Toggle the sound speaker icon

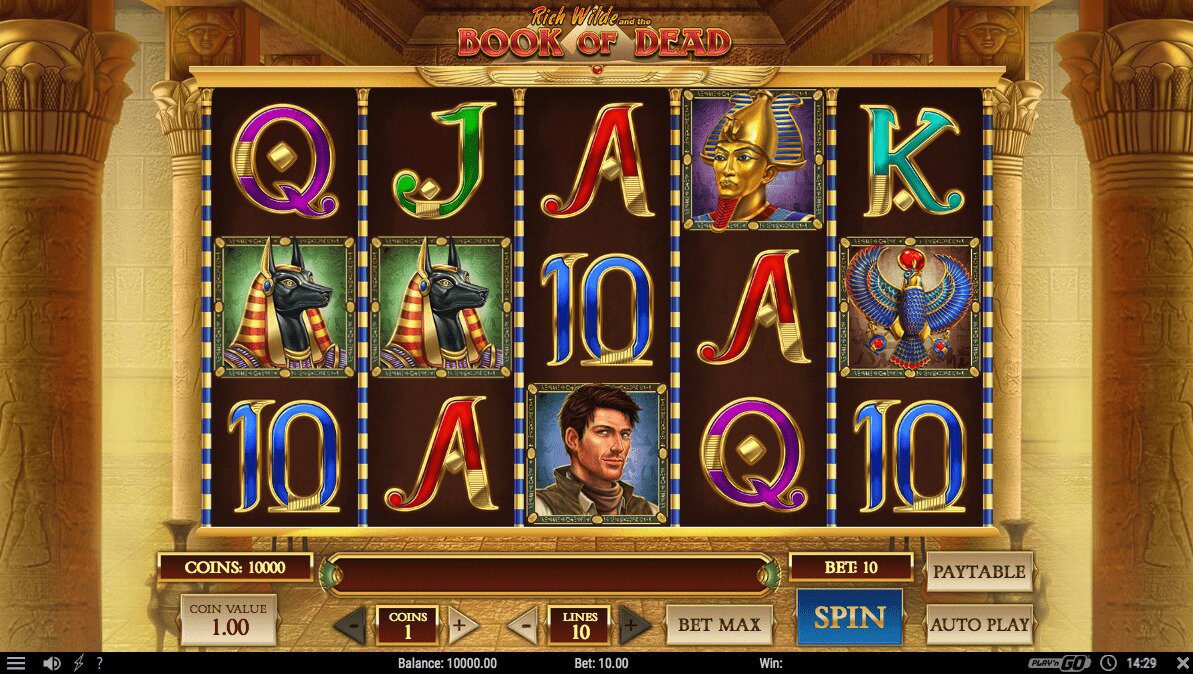(52, 663)
